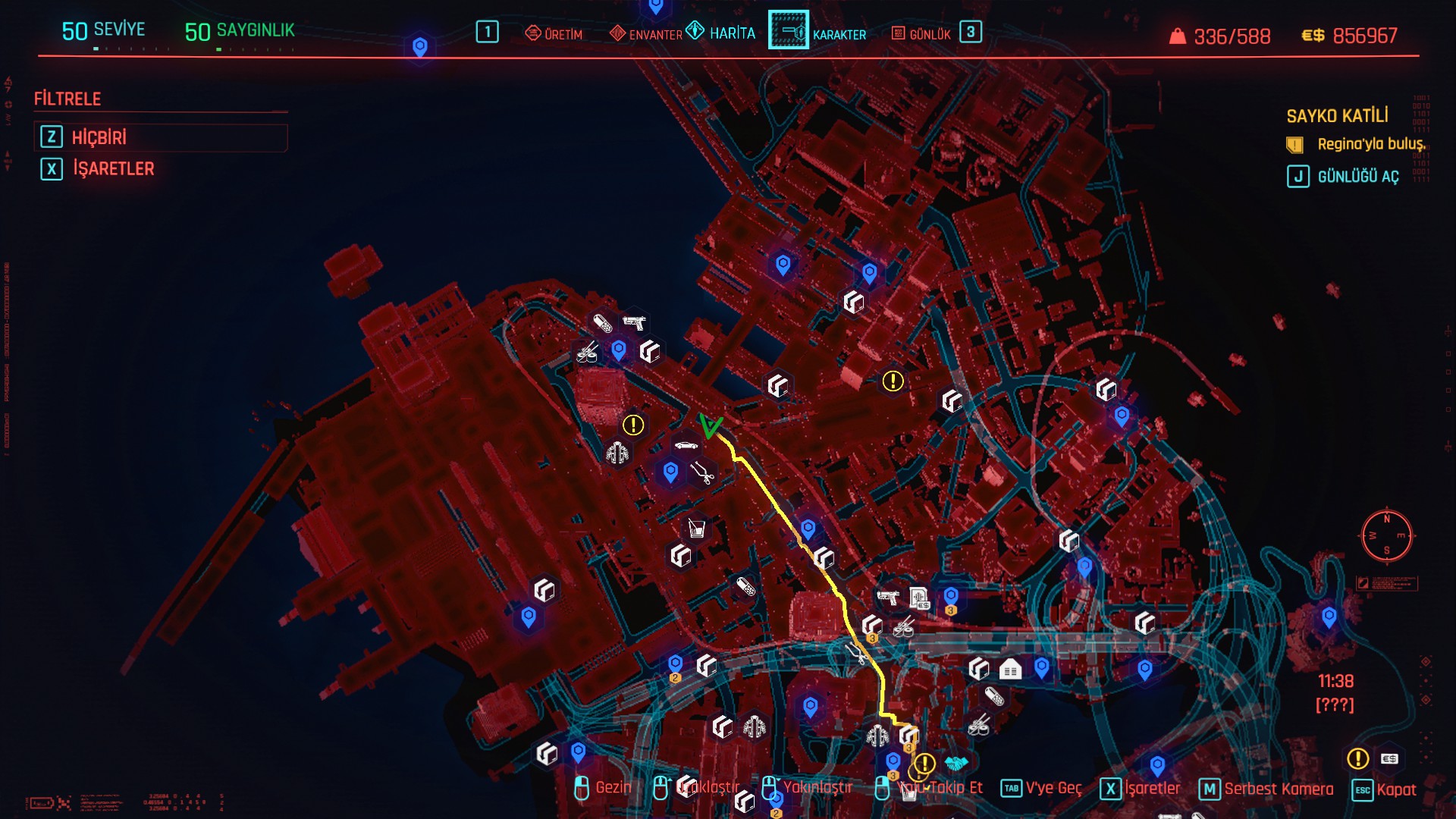Select the Harita map tab
Image resolution: width=1456 pixels, height=819 pixels.
click(721, 33)
